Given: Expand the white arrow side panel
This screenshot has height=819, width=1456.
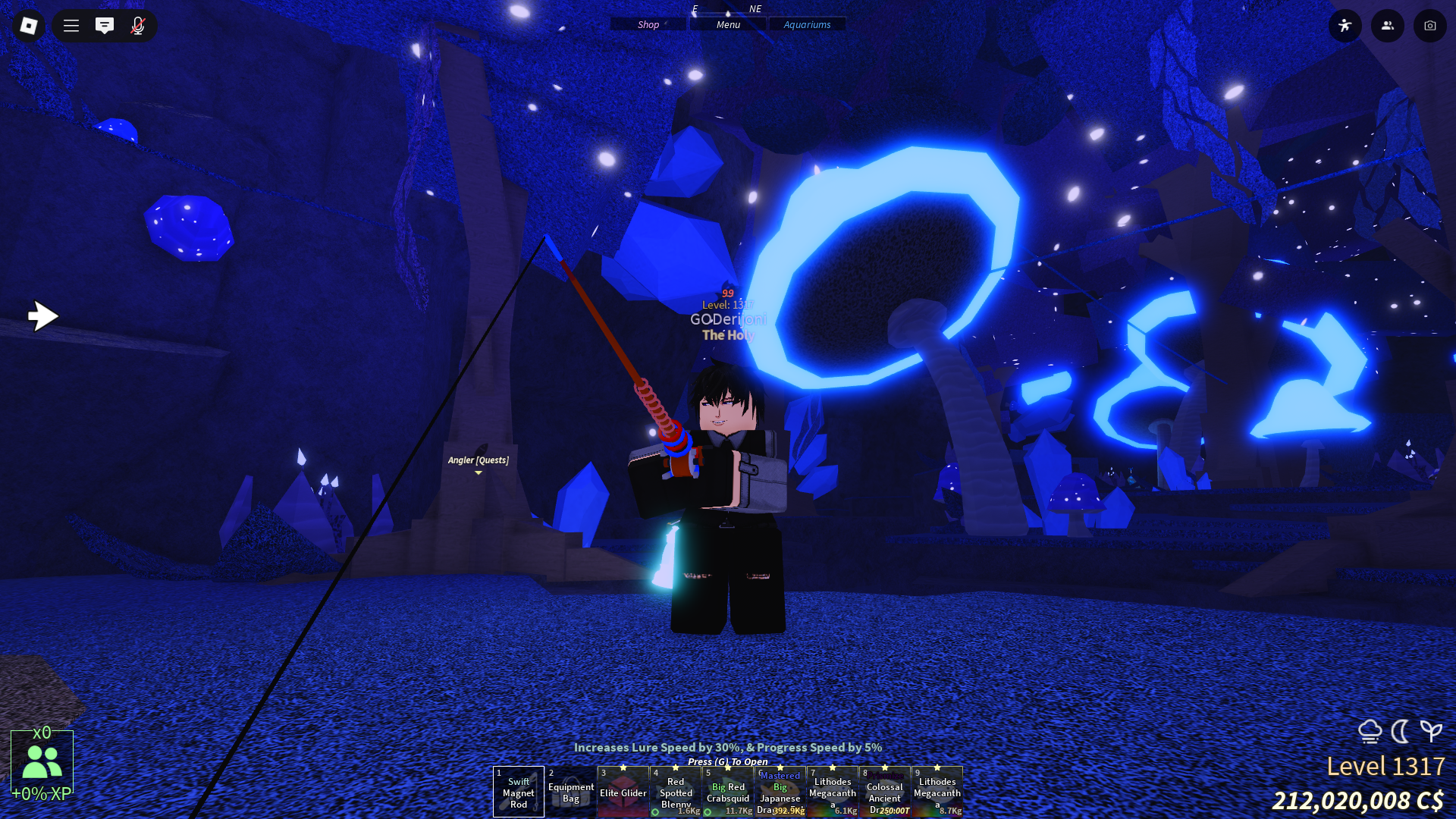Looking at the screenshot, I should pos(42,316).
